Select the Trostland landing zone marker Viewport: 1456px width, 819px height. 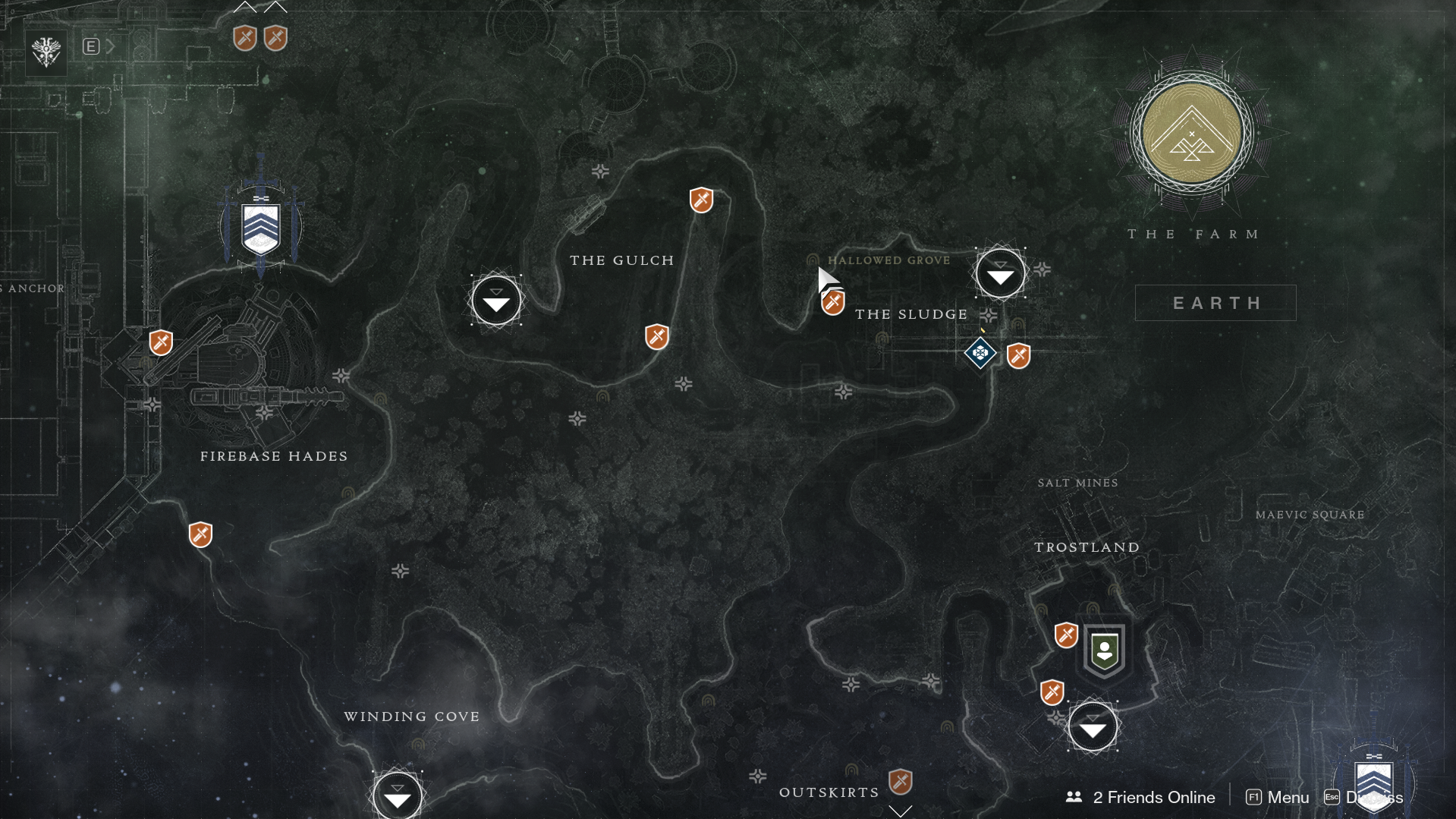1092,726
